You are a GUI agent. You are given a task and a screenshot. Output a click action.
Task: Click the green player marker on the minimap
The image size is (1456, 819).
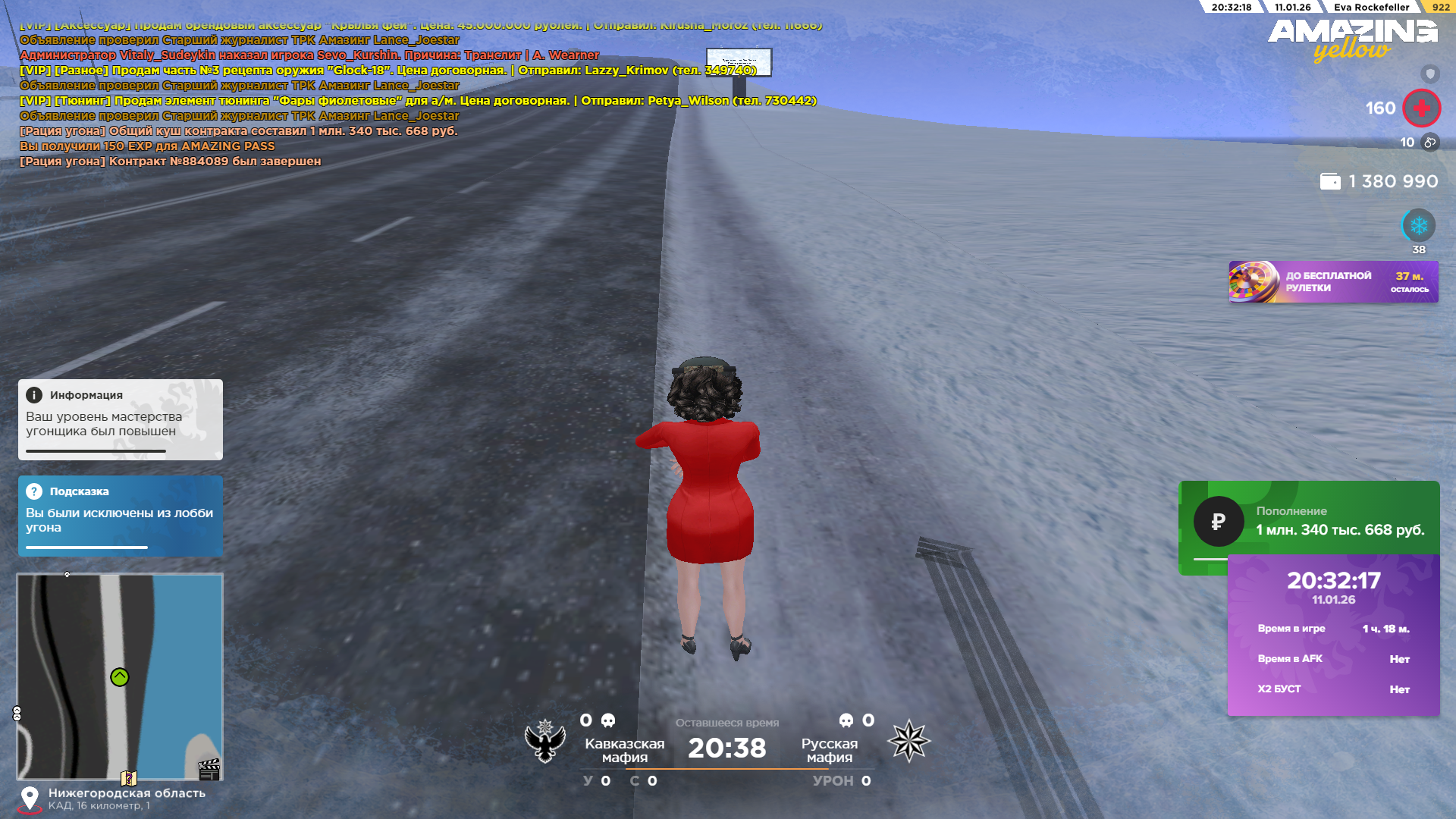tap(120, 677)
